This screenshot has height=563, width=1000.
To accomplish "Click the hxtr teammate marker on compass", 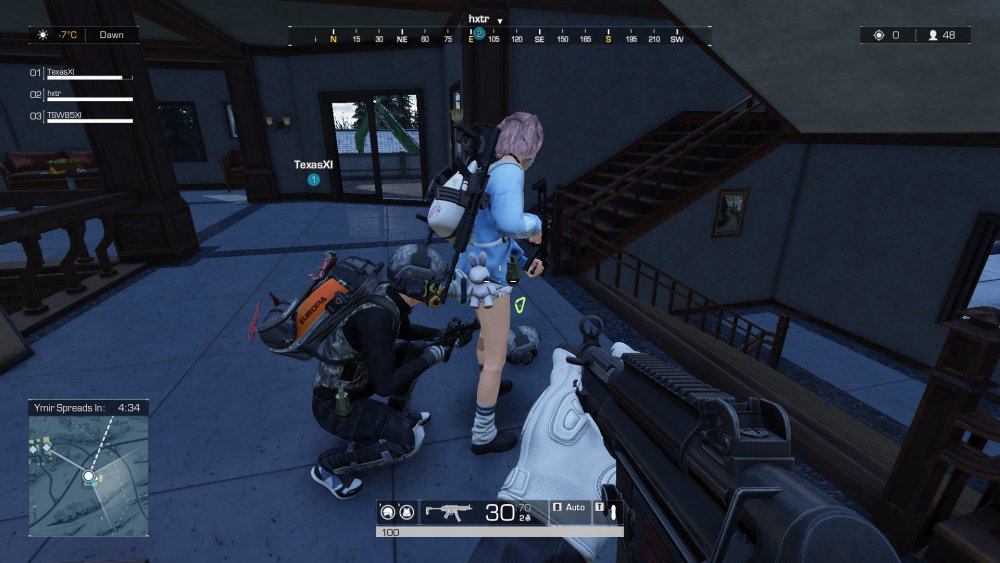I will coord(479,33).
